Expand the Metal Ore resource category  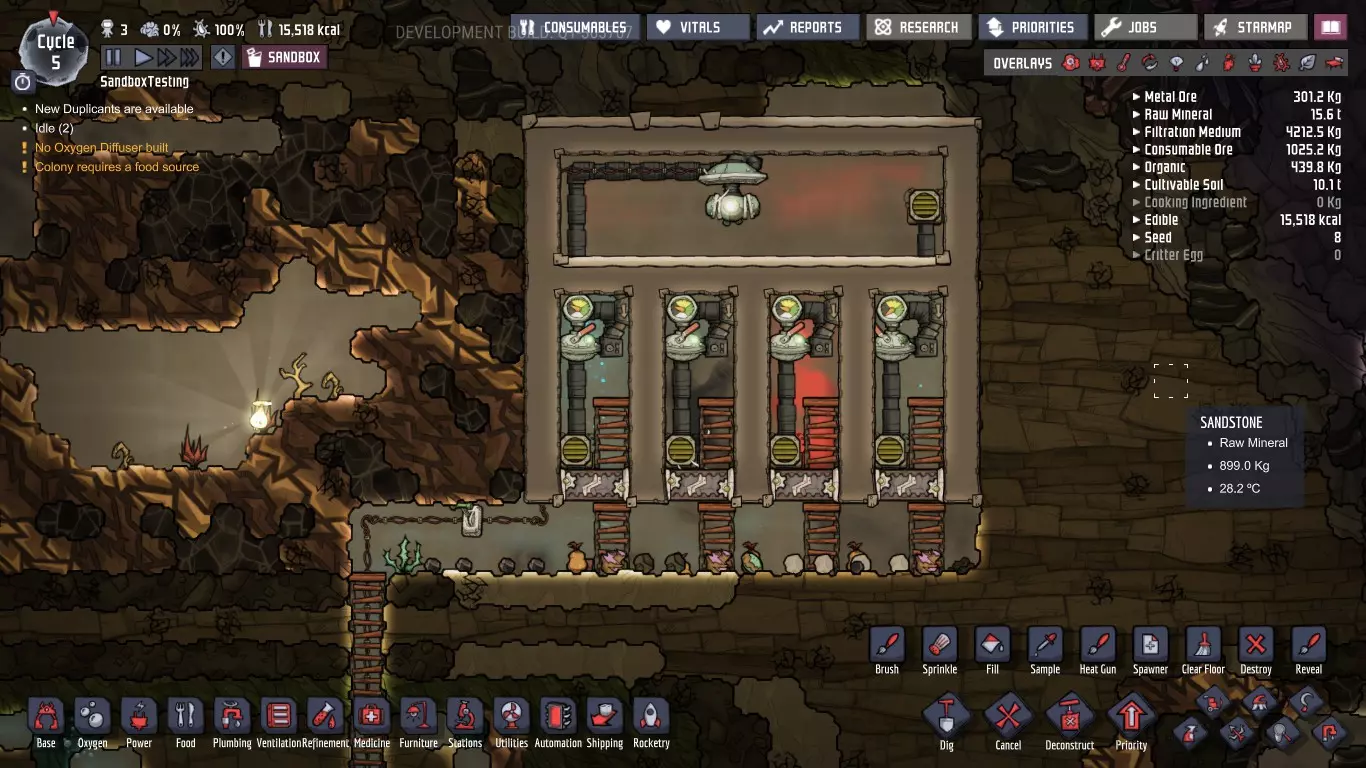(1170, 97)
